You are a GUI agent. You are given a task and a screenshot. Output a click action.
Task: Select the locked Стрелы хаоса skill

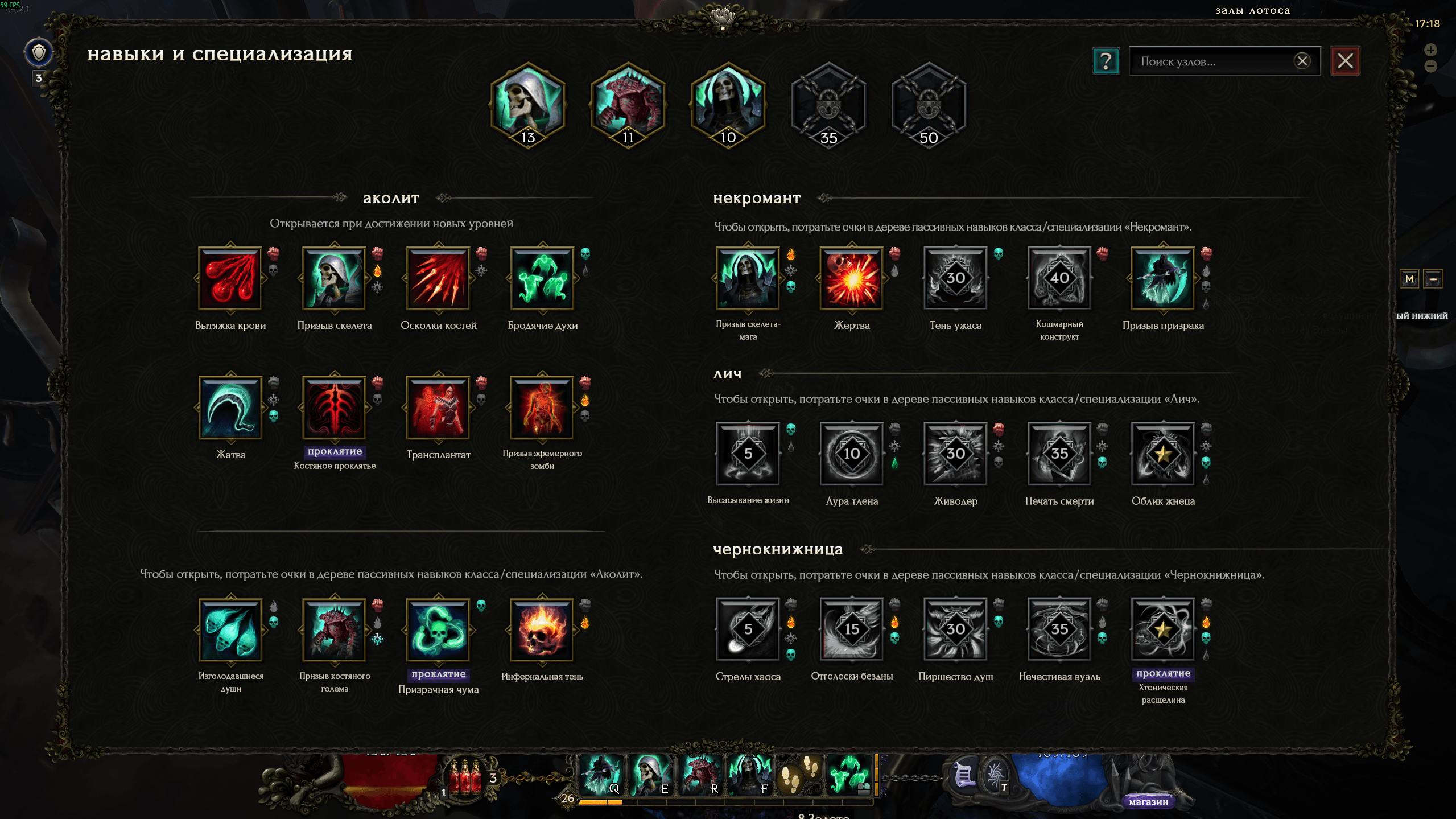tap(748, 629)
